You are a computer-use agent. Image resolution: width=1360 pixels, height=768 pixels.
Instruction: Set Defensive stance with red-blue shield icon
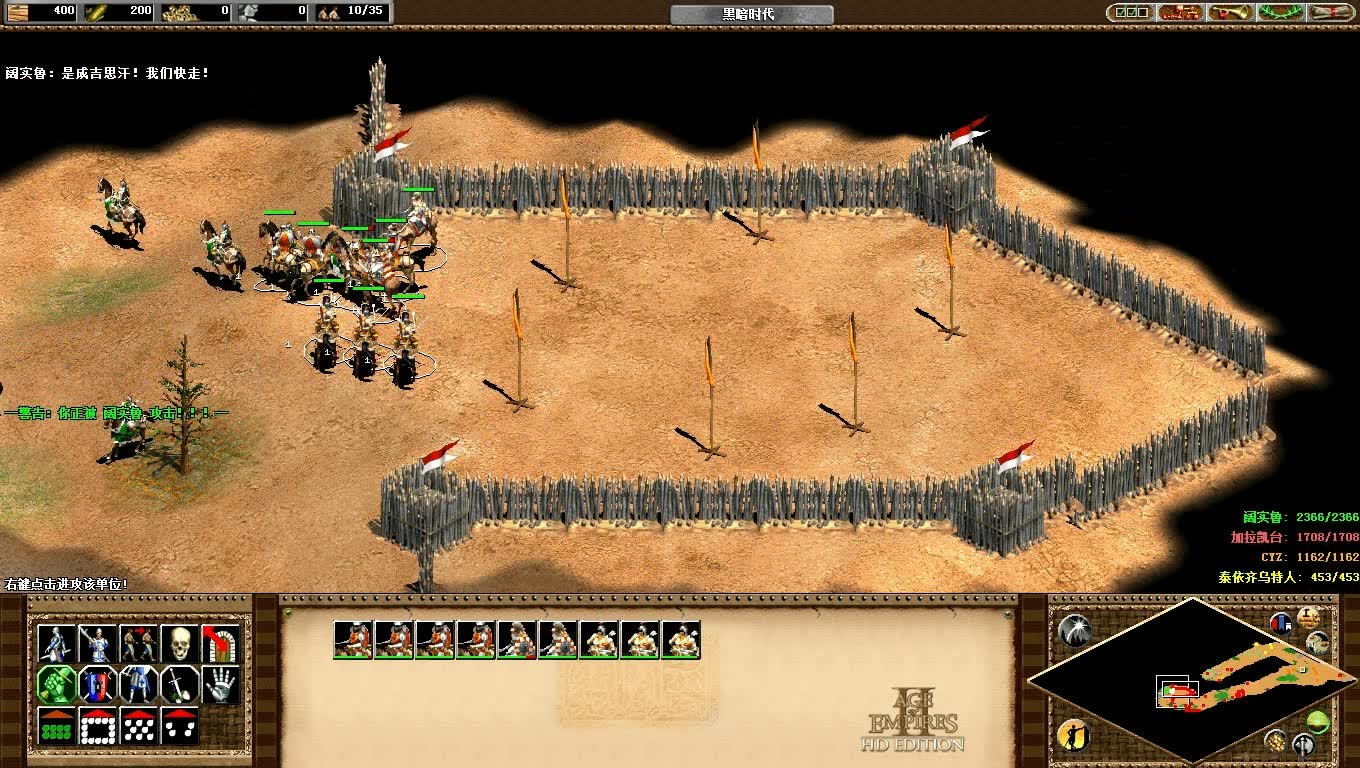click(x=98, y=684)
